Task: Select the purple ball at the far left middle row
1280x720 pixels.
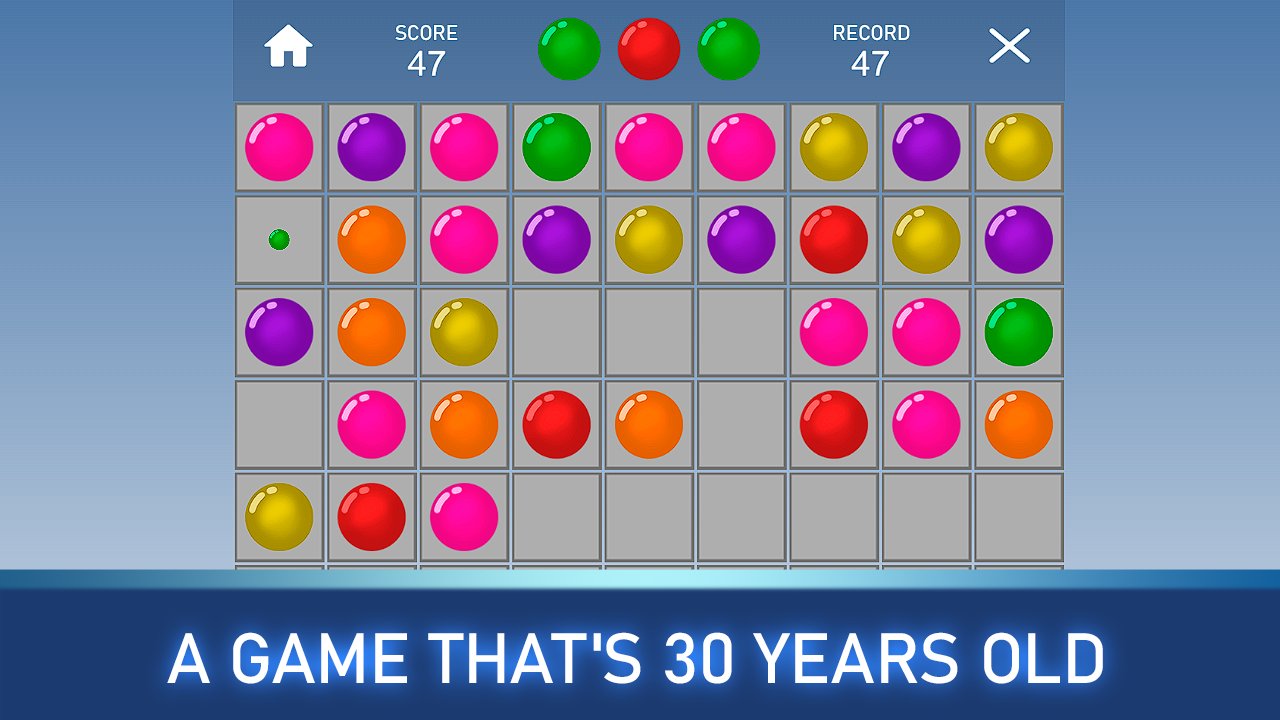Action: [x=279, y=332]
